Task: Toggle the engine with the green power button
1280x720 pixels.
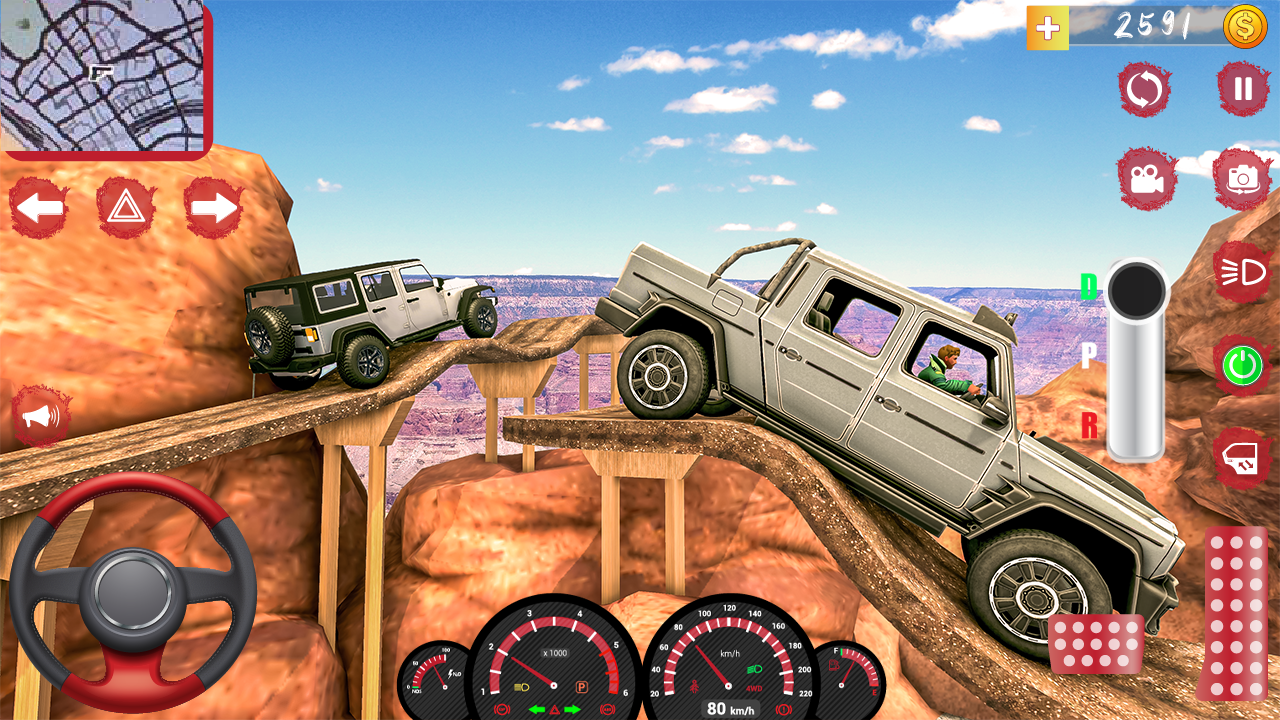Action: coord(1240,367)
